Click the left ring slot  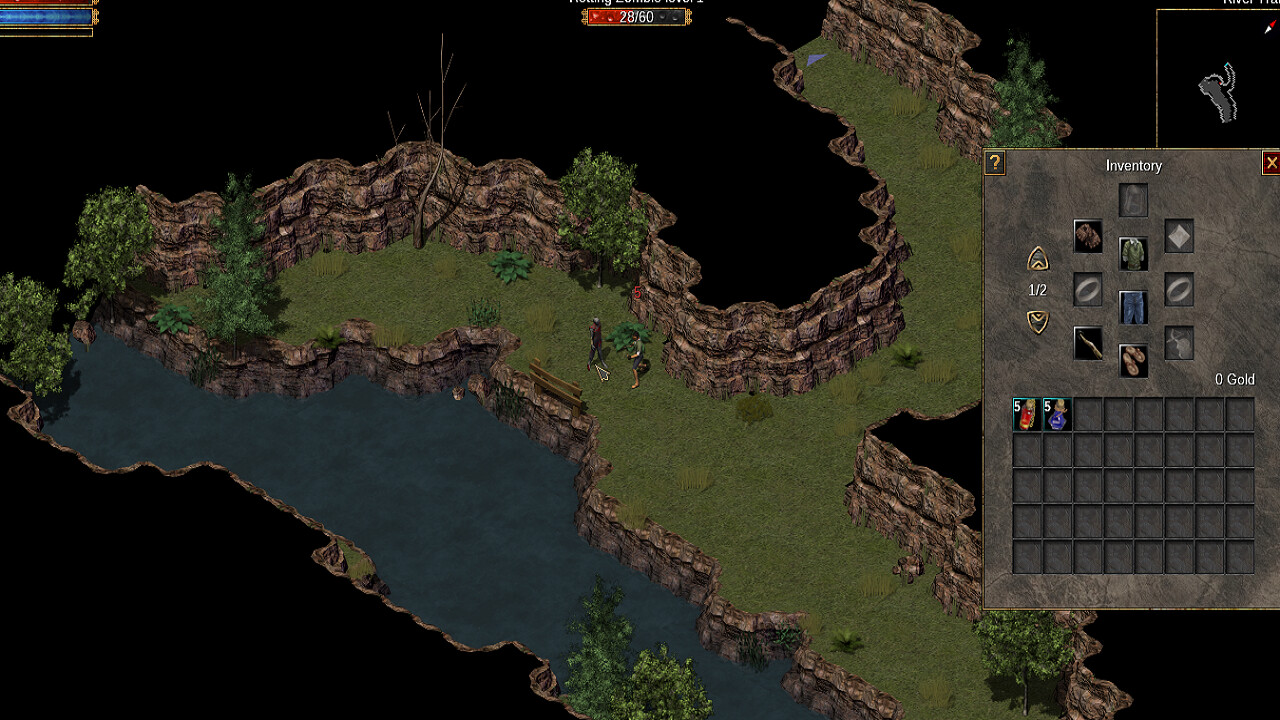[1089, 289]
